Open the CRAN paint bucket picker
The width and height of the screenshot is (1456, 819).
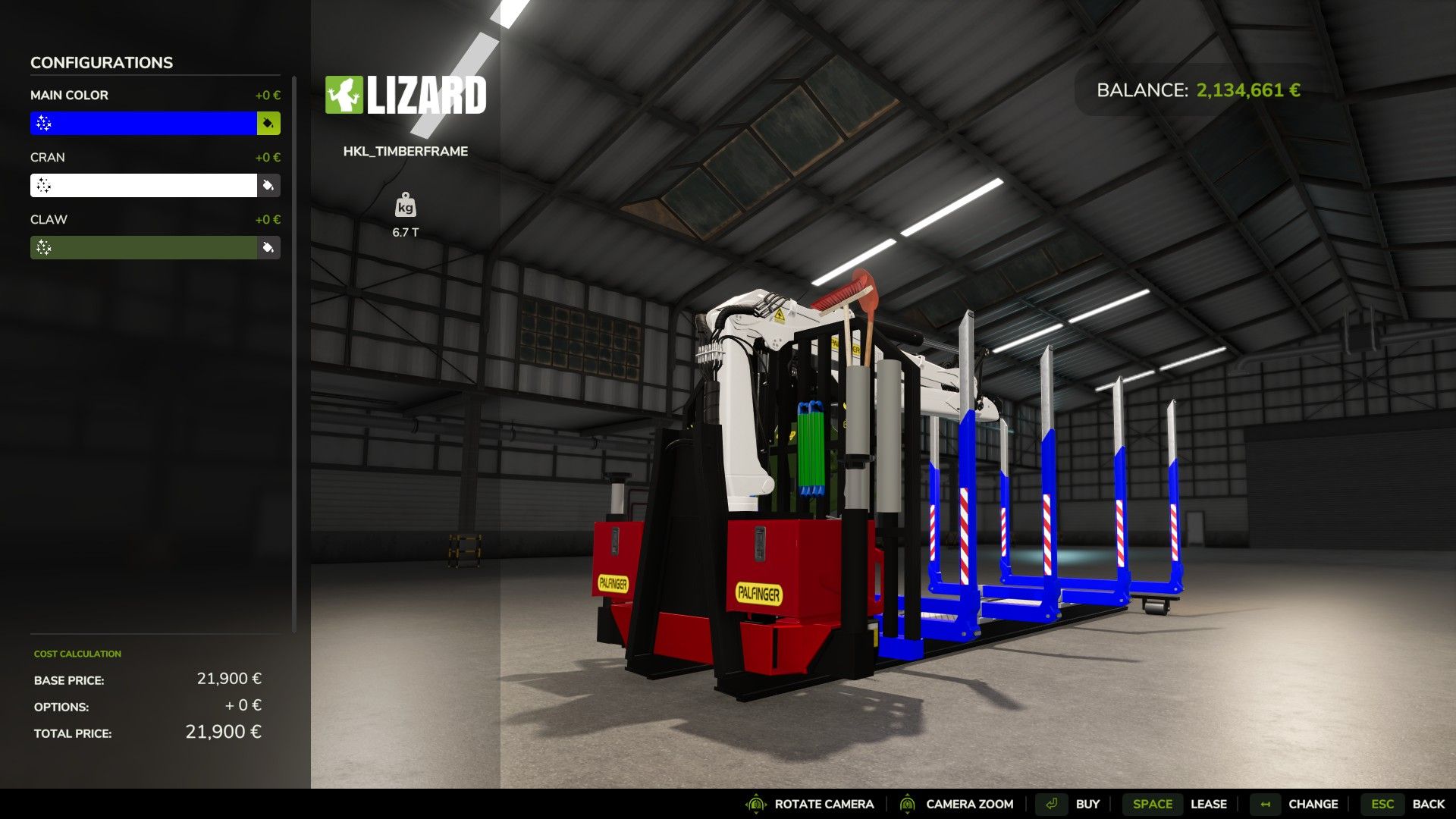pyautogui.click(x=269, y=185)
